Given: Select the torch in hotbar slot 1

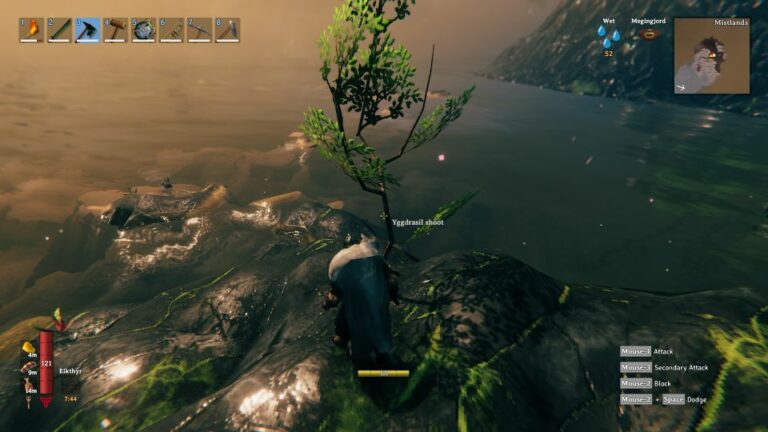Looking at the screenshot, I should click(31, 29).
